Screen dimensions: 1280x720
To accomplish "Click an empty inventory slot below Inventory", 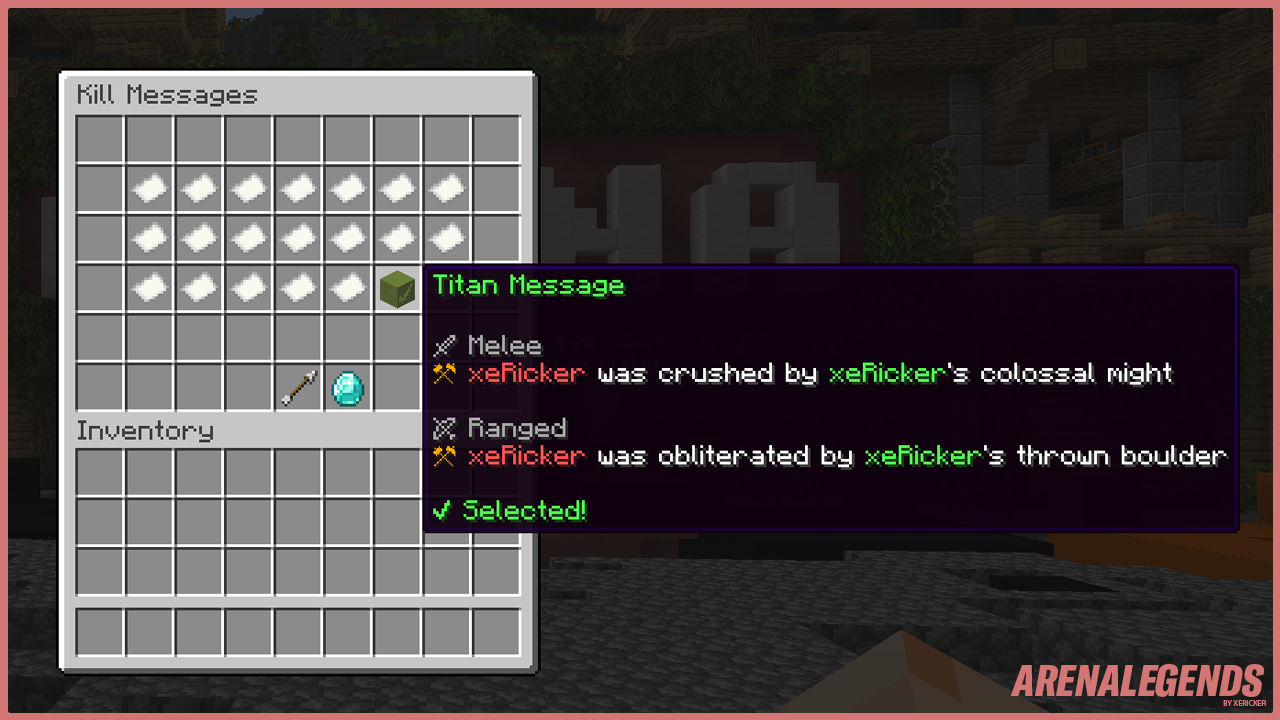I will coord(149,472).
